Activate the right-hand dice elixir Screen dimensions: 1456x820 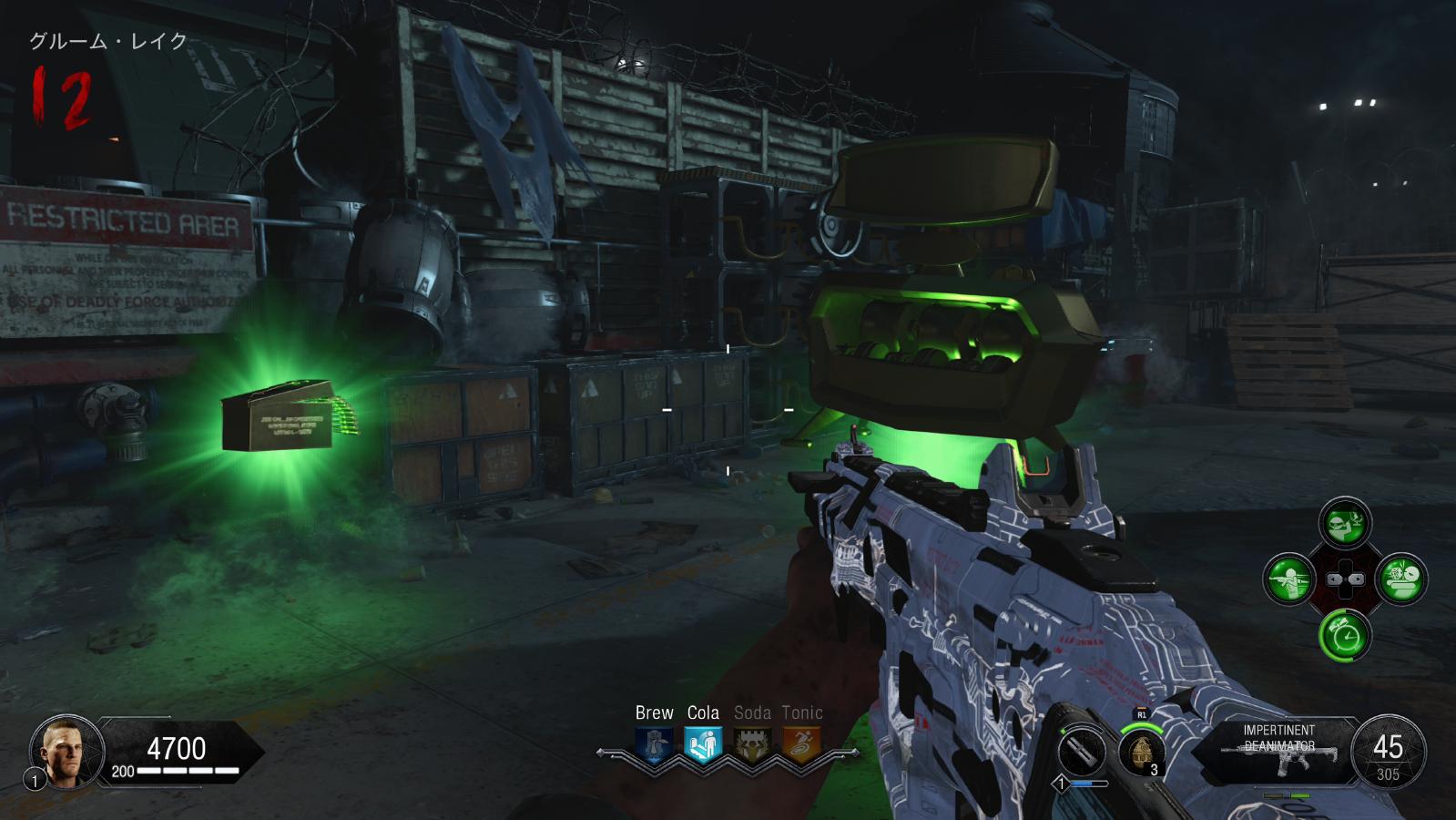coord(1401,579)
